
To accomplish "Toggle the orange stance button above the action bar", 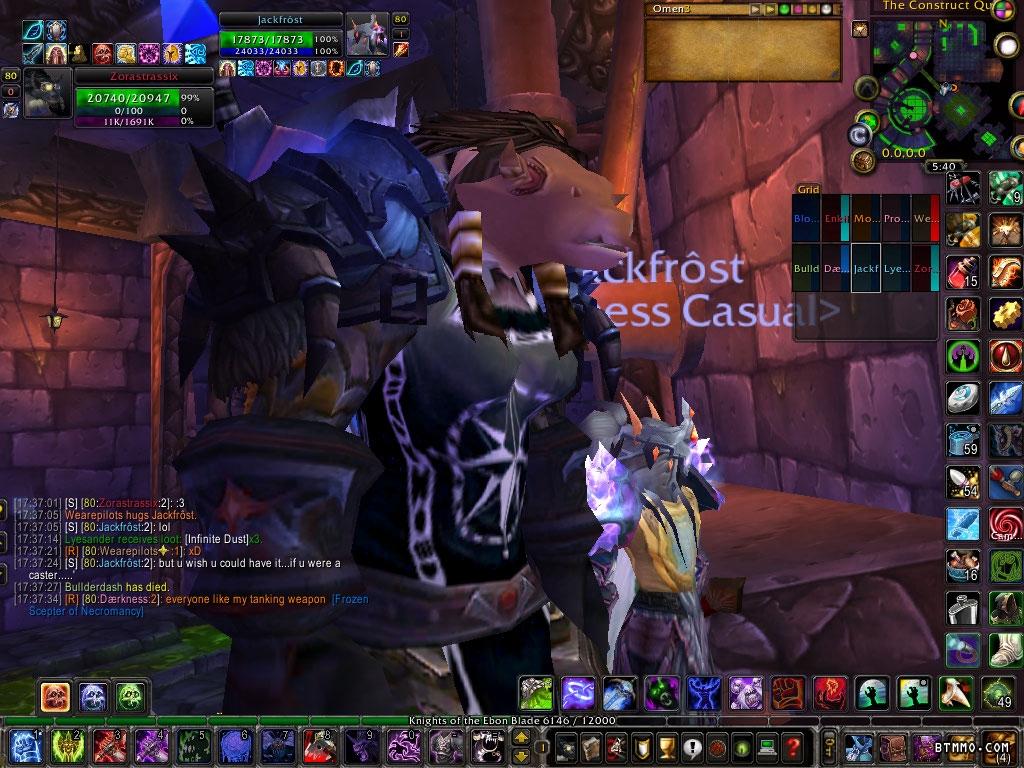I will click(x=55, y=695).
